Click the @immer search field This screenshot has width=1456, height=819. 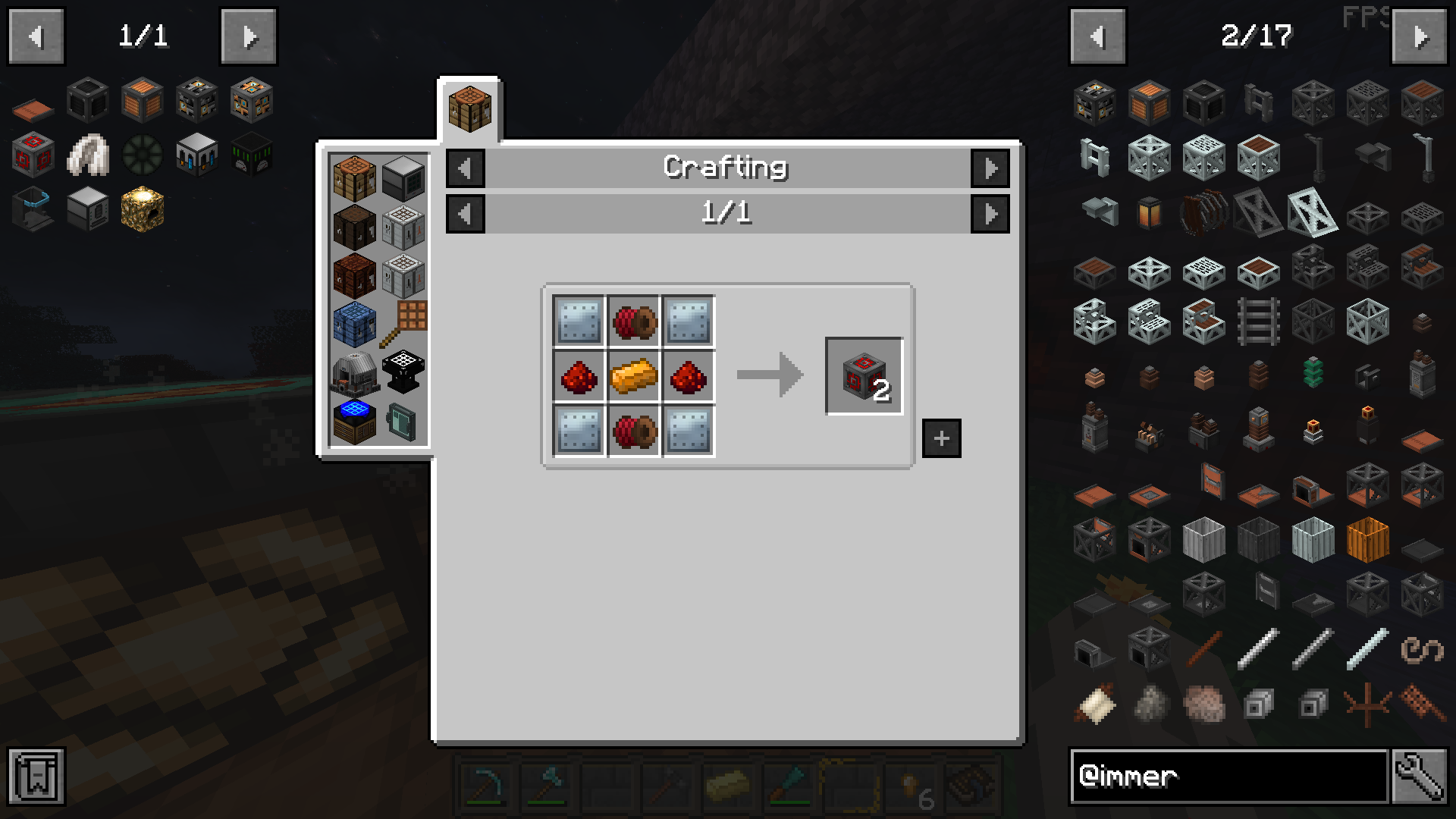click(x=1228, y=776)
